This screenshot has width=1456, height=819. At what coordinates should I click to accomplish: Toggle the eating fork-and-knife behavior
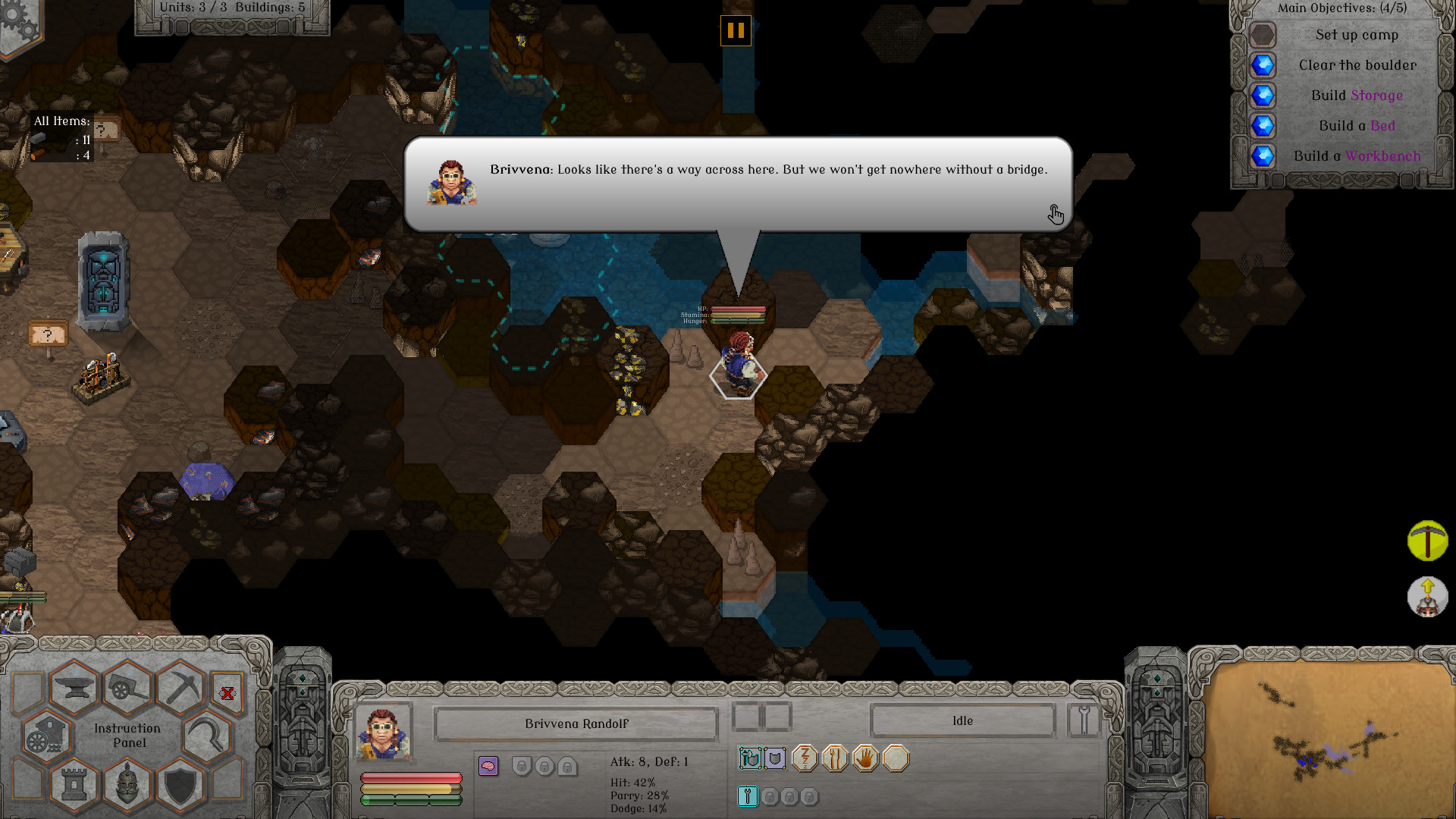click(x=836, y=758)
